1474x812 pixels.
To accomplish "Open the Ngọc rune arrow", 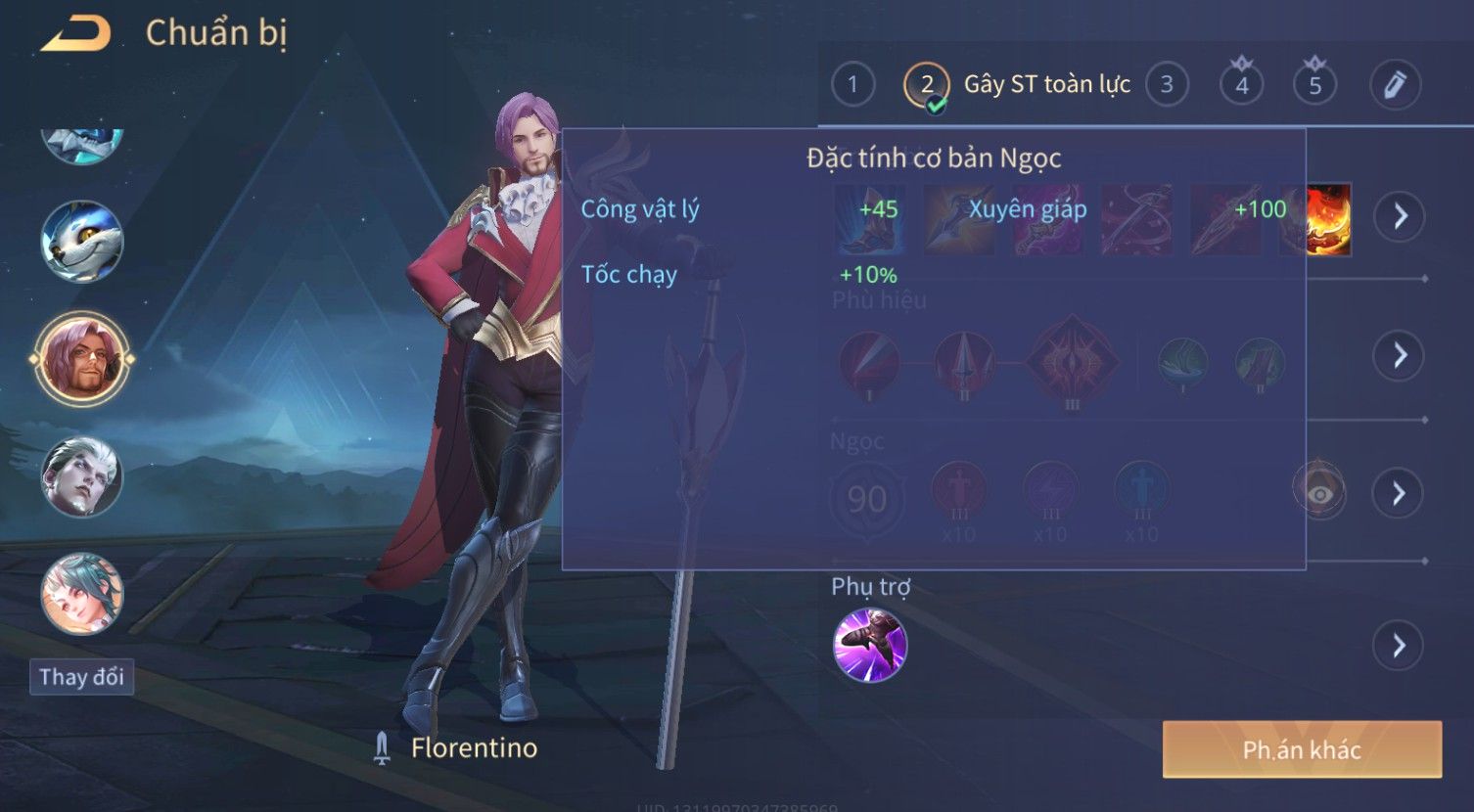I will point(1400,493).
